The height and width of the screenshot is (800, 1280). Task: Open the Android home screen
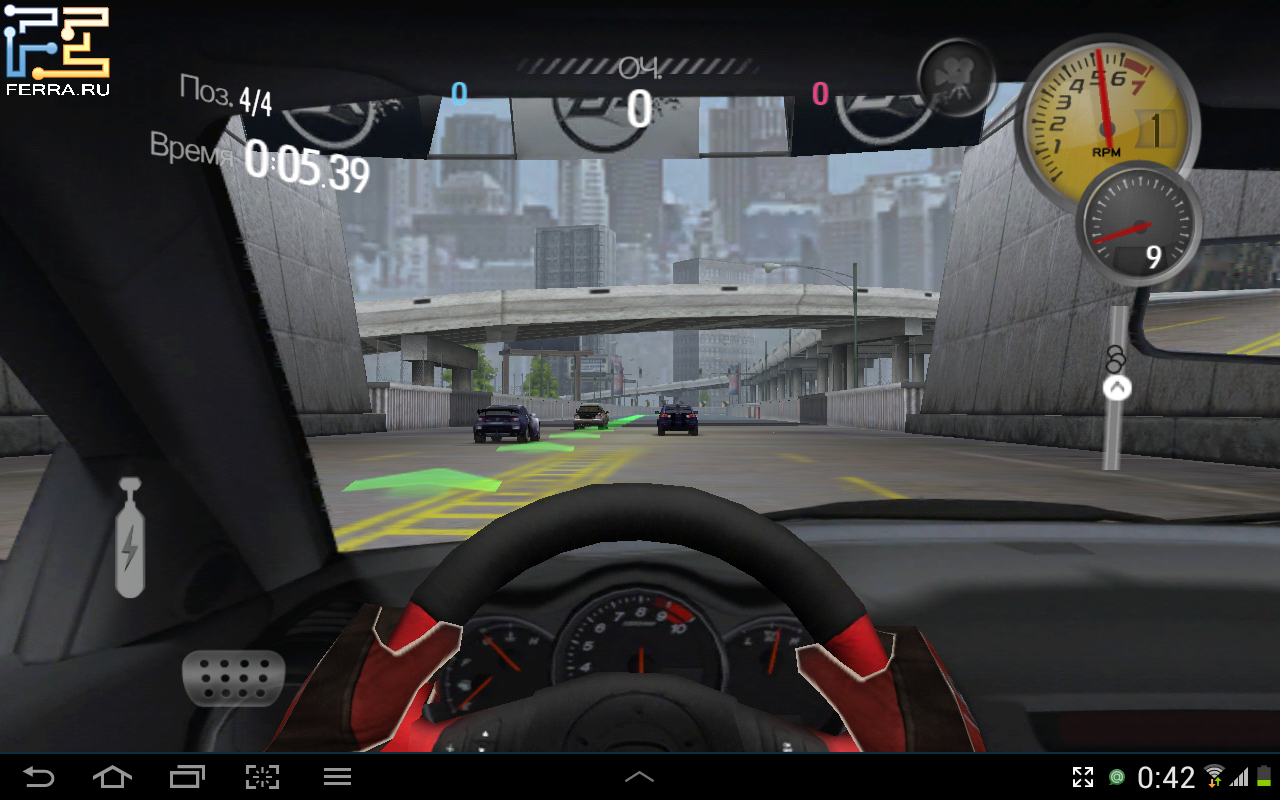[112, 777]
